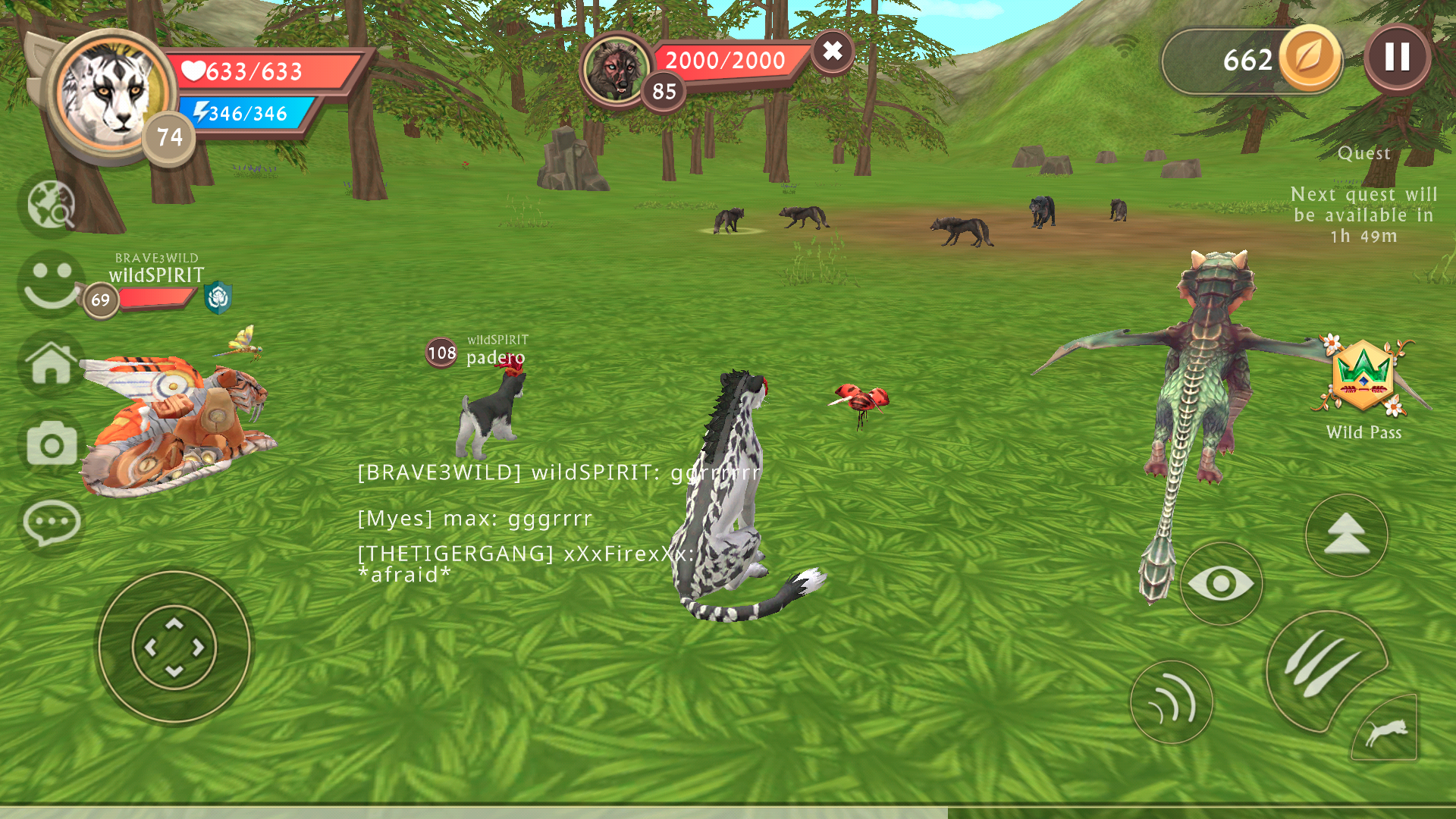1456x819 pixels.
Task: Activate the leaping cat pounce skill
Action: coord(1386,730)
